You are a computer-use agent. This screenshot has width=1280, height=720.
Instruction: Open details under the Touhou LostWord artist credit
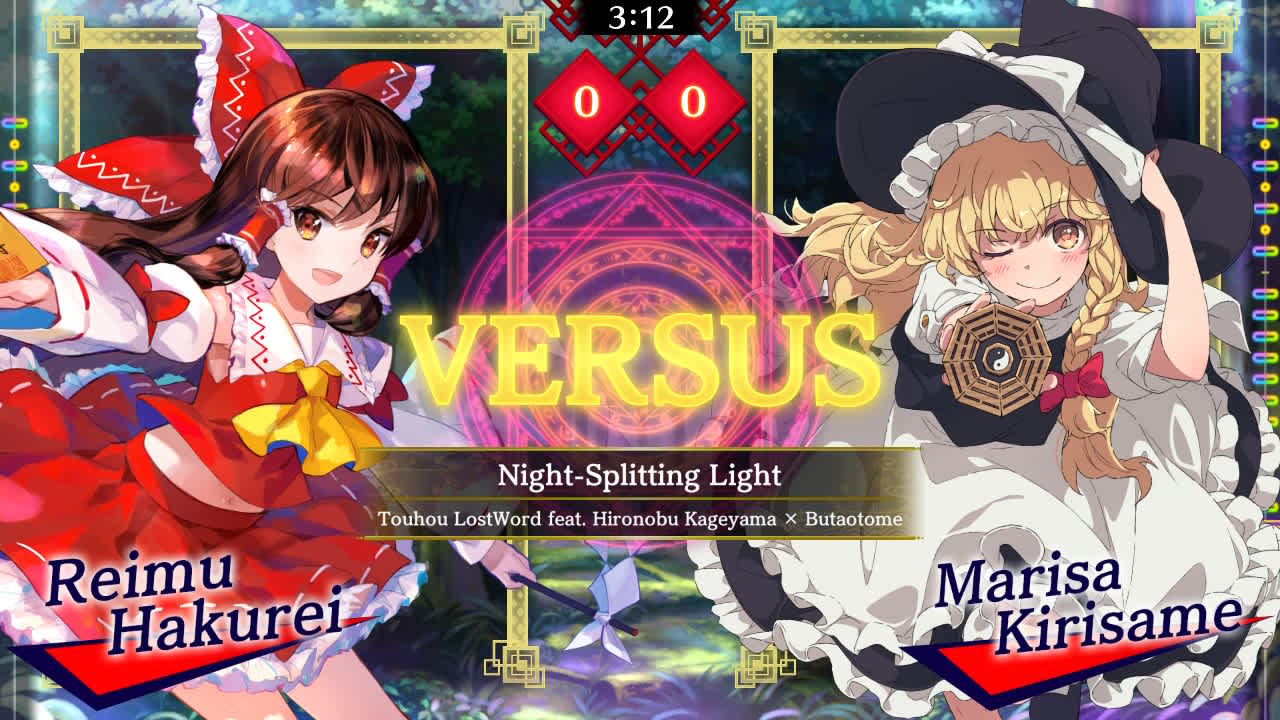(640, 517)
